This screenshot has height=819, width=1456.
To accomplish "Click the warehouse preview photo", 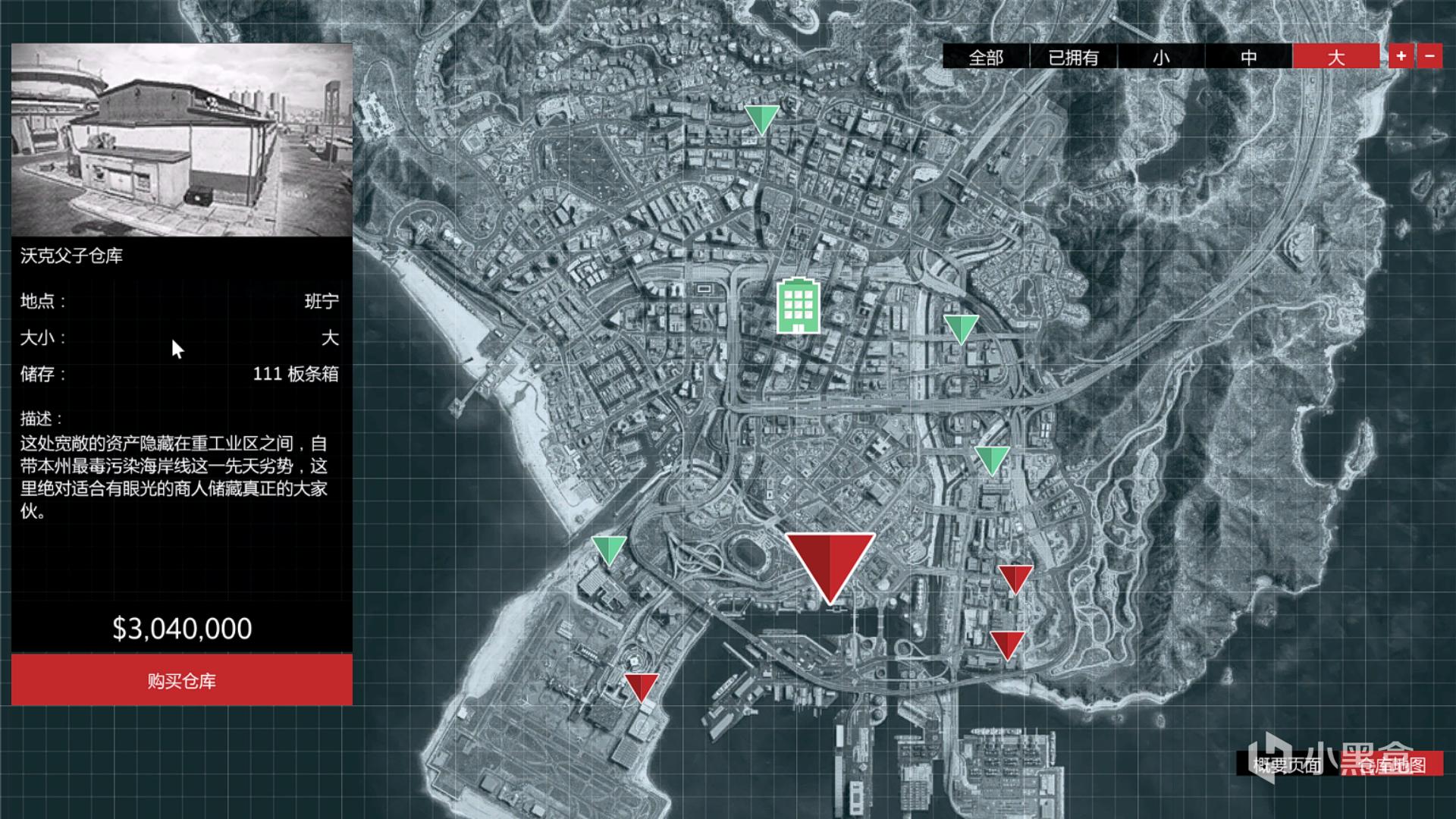I will (182, 140).
